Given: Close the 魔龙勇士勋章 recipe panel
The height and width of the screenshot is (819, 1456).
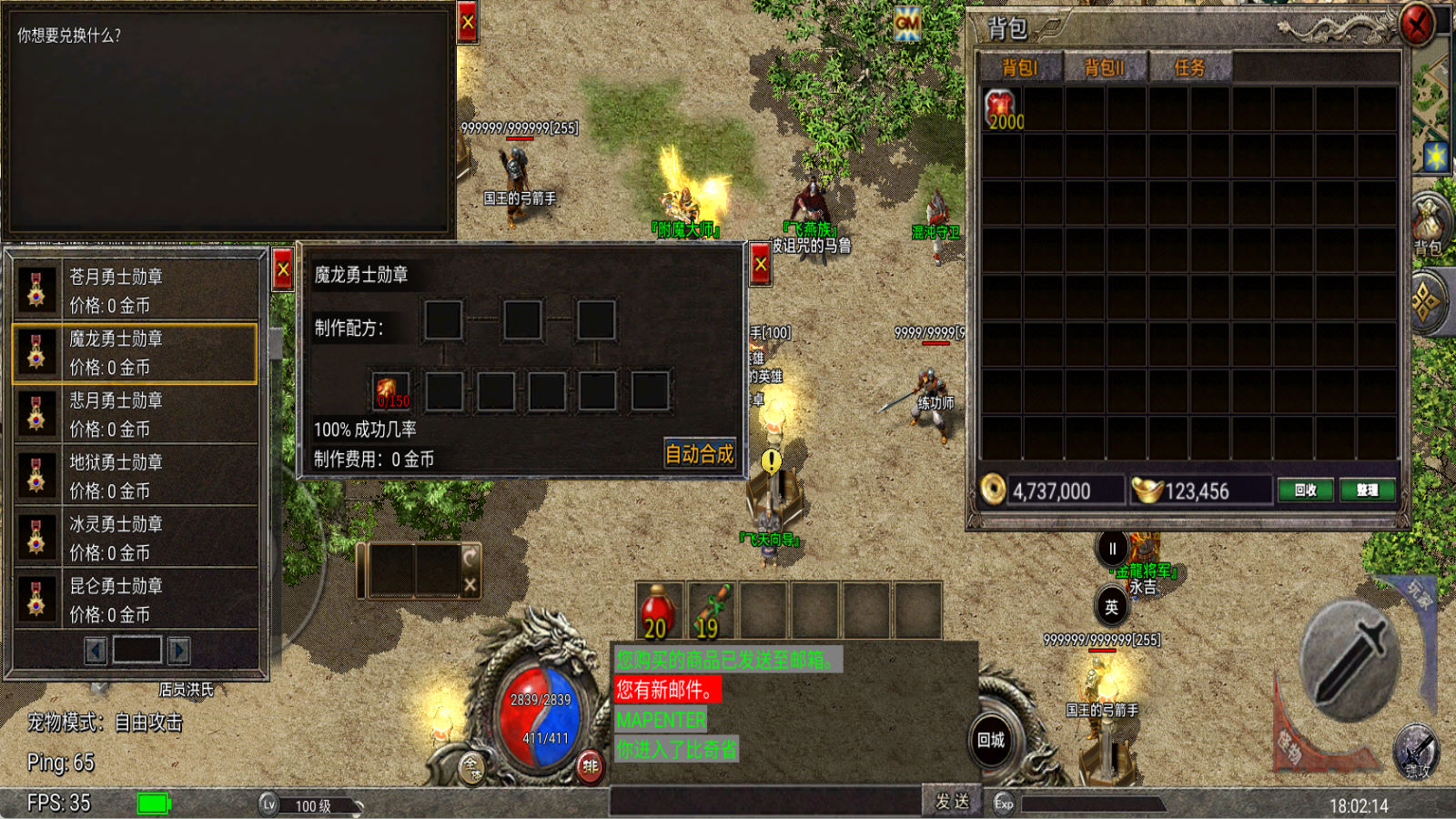Looking at the screenshot, I should tap(761, 266).
